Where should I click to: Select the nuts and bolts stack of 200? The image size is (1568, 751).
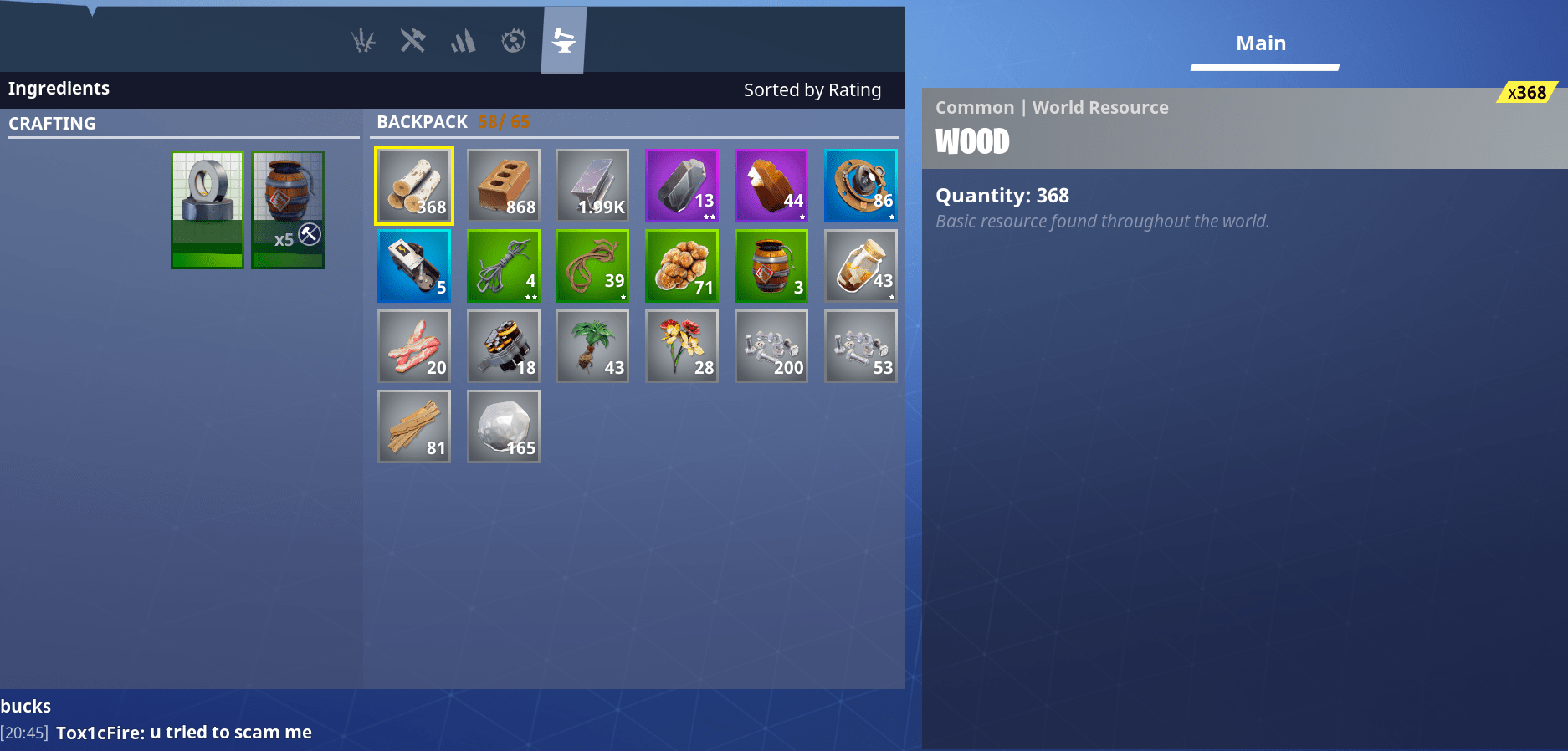[771, 345]
